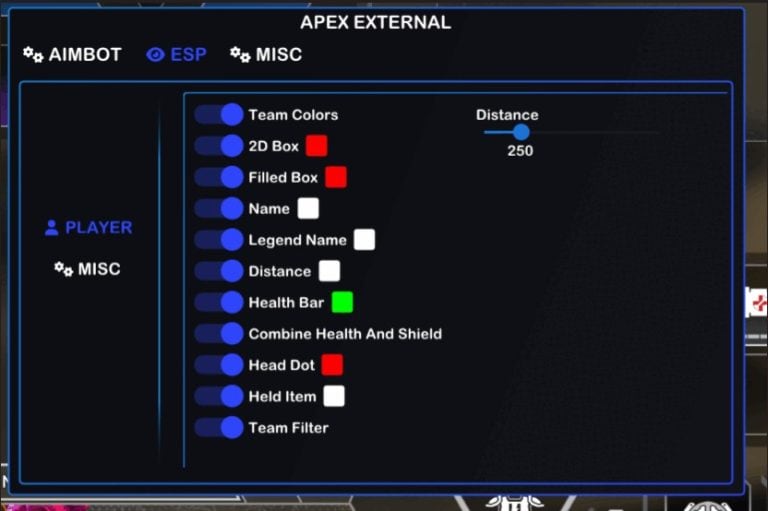Turn off the 2D Box toggle
Image resolution: width=768 pixels, height=511 pixels.
219,146
